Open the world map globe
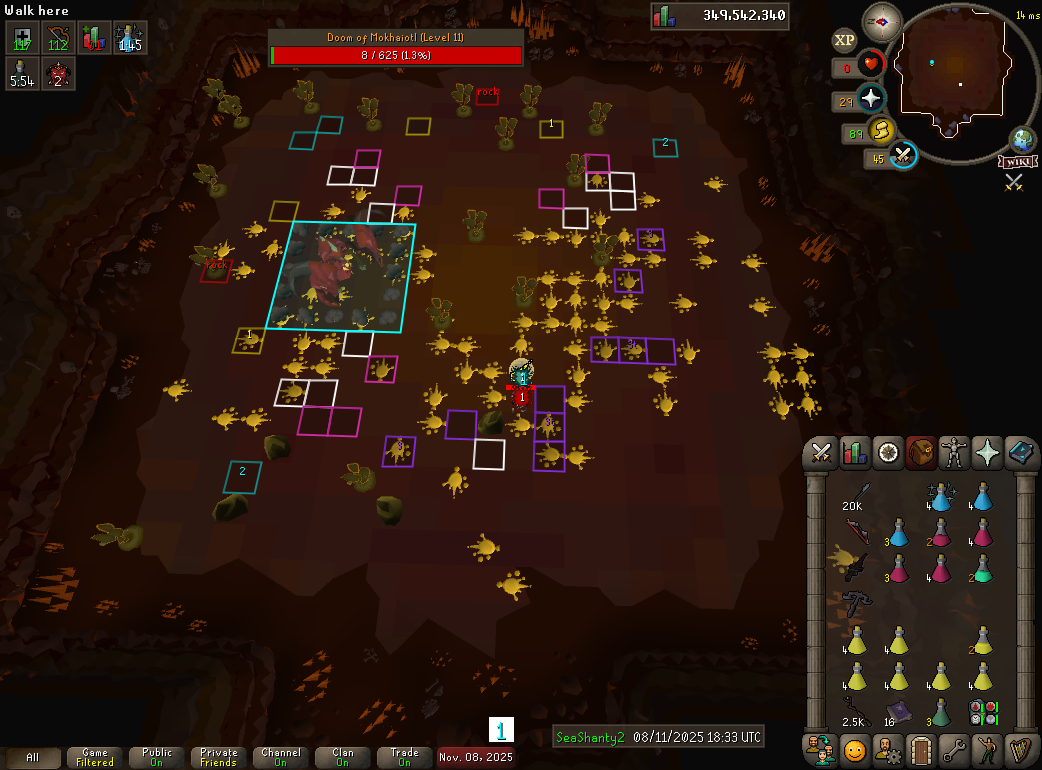 pos(1022,139)
